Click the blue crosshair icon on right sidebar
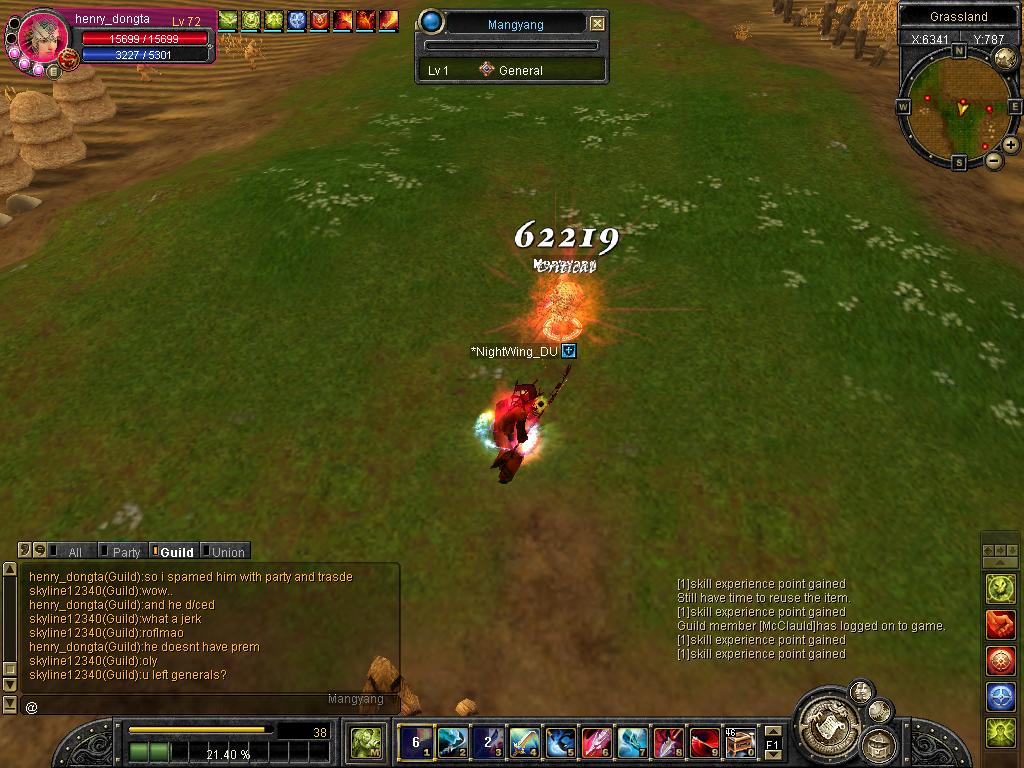The image size is (1024, 768). pyautogui.click(x=1001, y=697)
